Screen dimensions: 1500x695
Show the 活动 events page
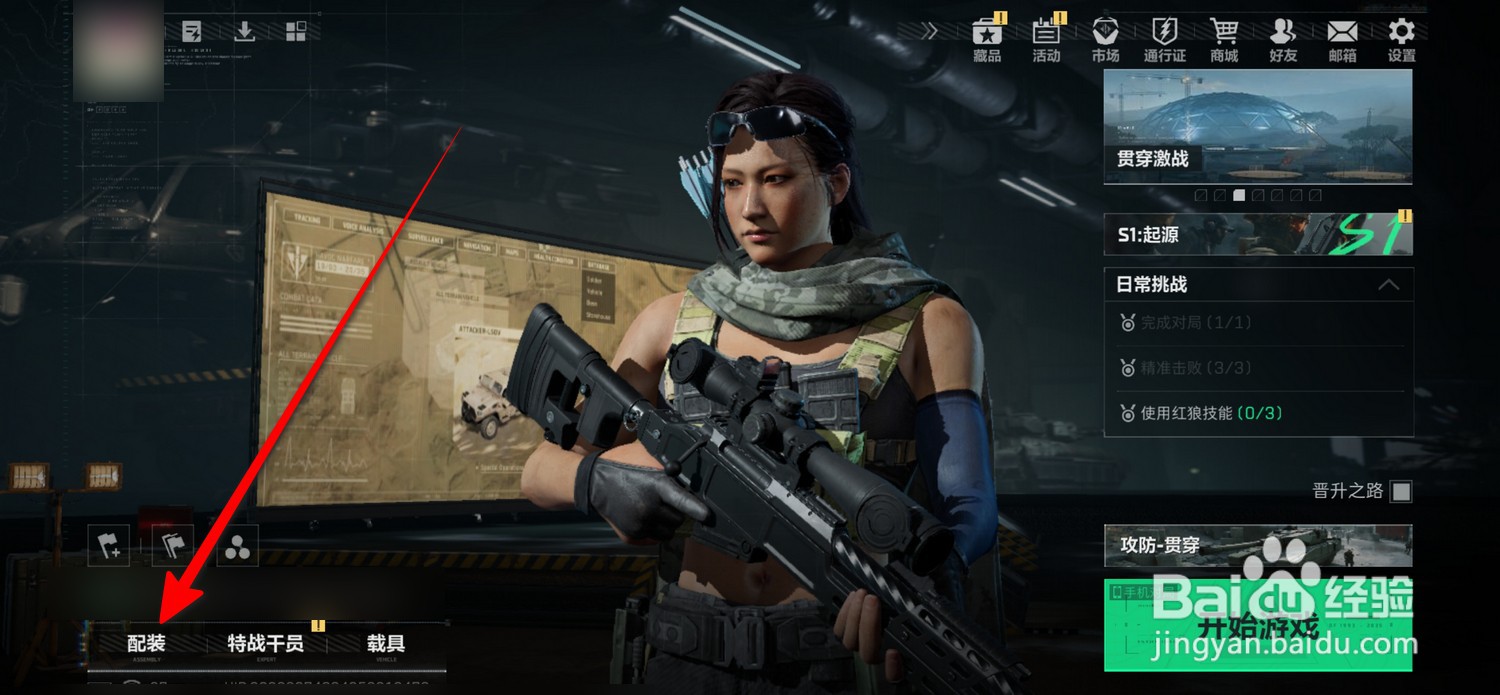pyautogui.click(x=1046, y=39)
